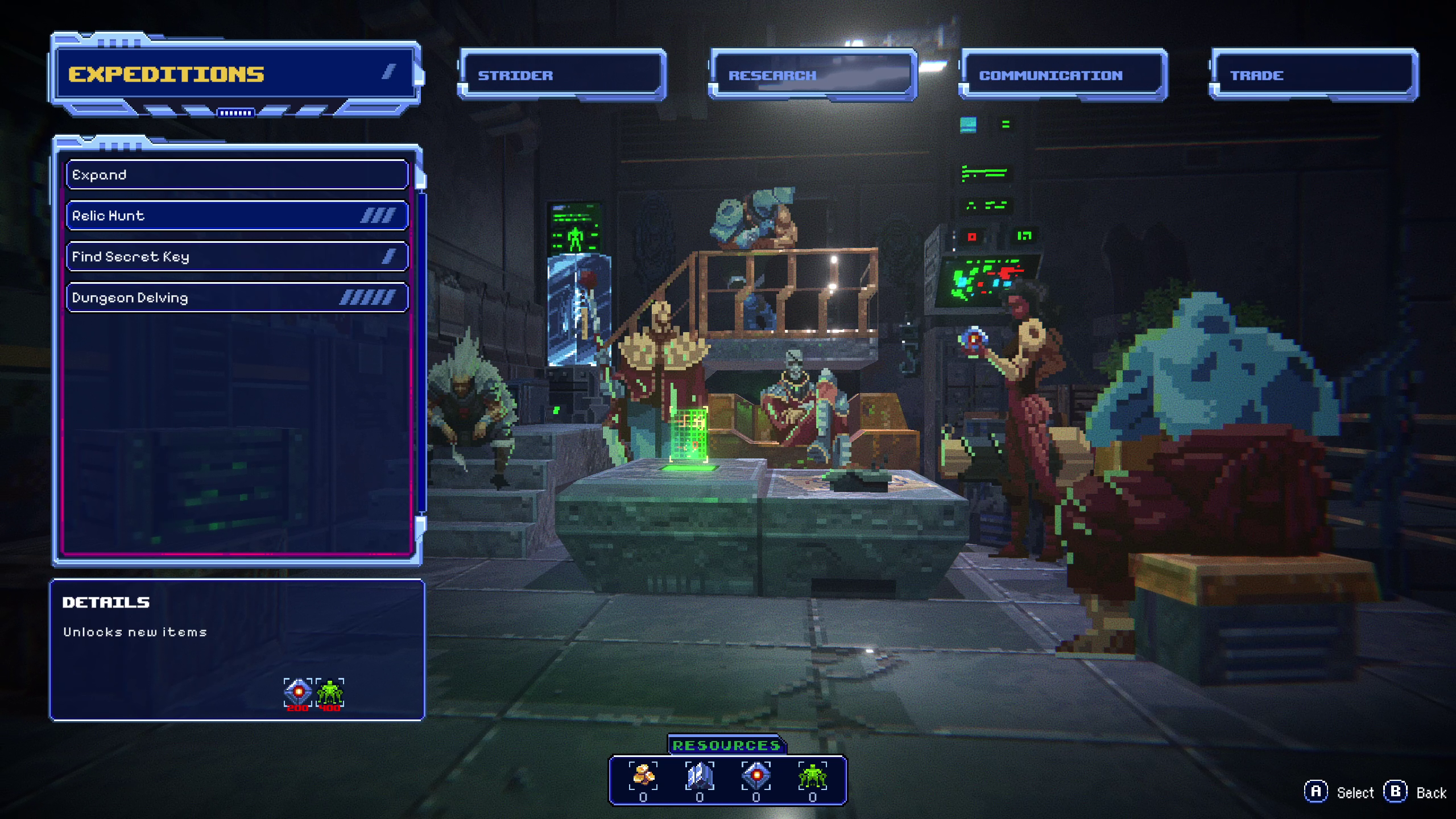Switch to the Expeditions tab
The image size is (1456, 819).
tap(235, 75)
